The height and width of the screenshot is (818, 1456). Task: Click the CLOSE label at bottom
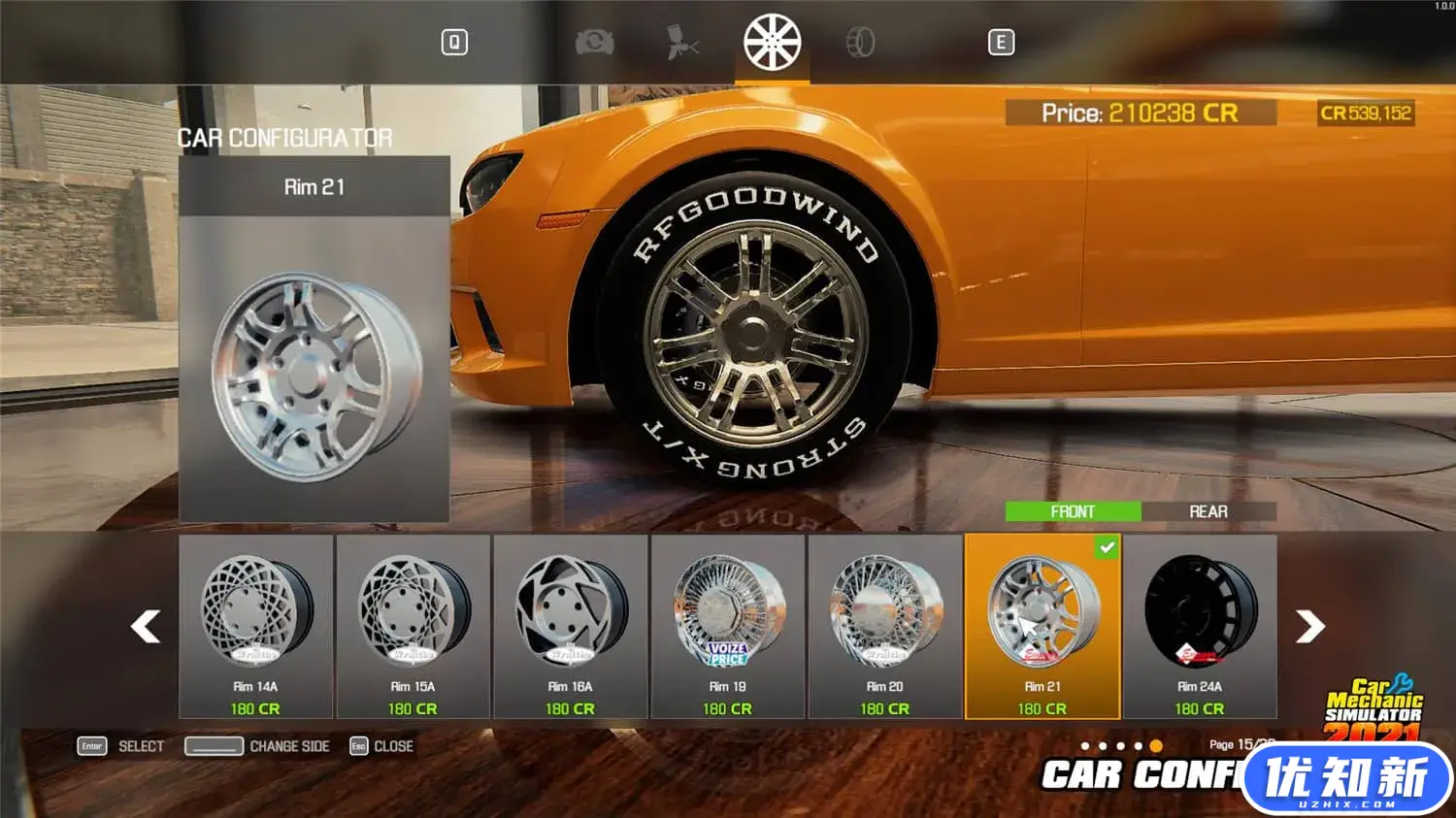(x=393, y=746)
